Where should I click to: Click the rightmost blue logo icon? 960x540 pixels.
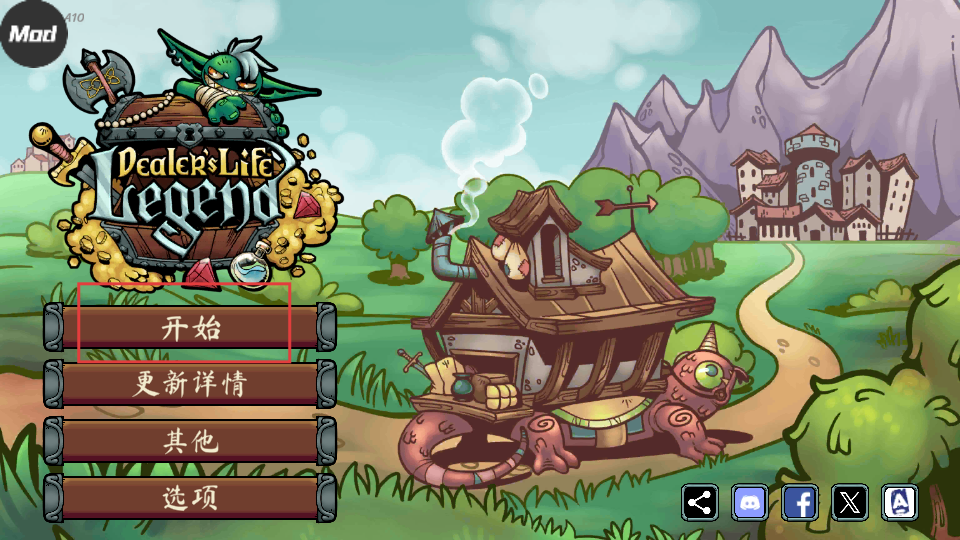point(900,502)
